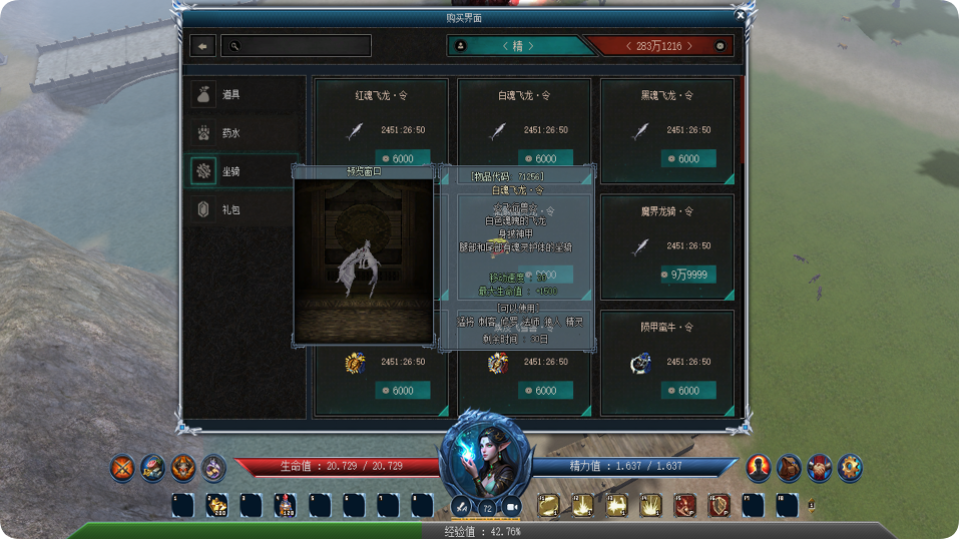Open the crossed swords menu icon
Screen dimensions: 959x539
(x=123, y=467)
